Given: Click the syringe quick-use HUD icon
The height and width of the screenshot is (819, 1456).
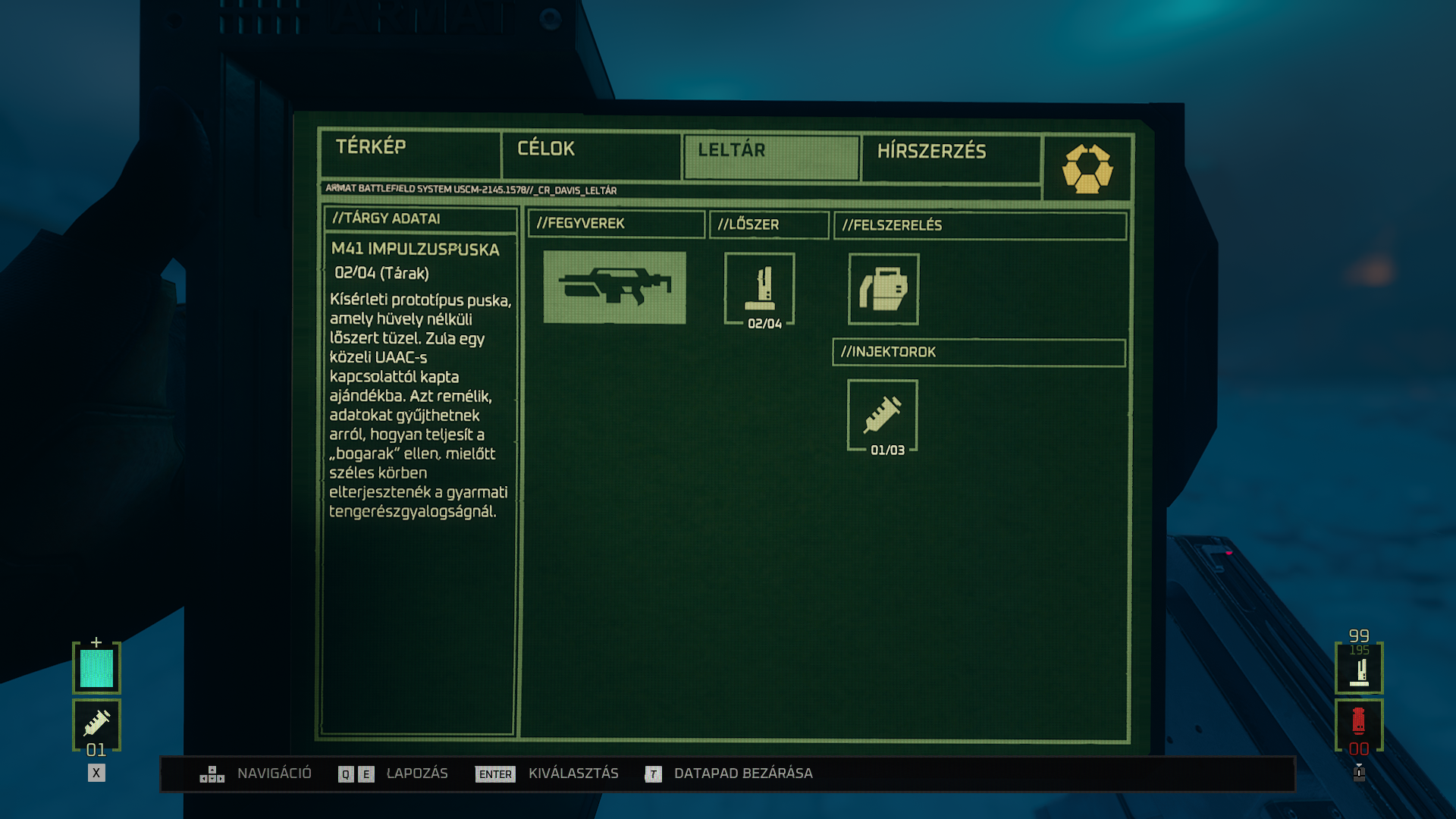Looking at the screenshot, I should point(96,724).
